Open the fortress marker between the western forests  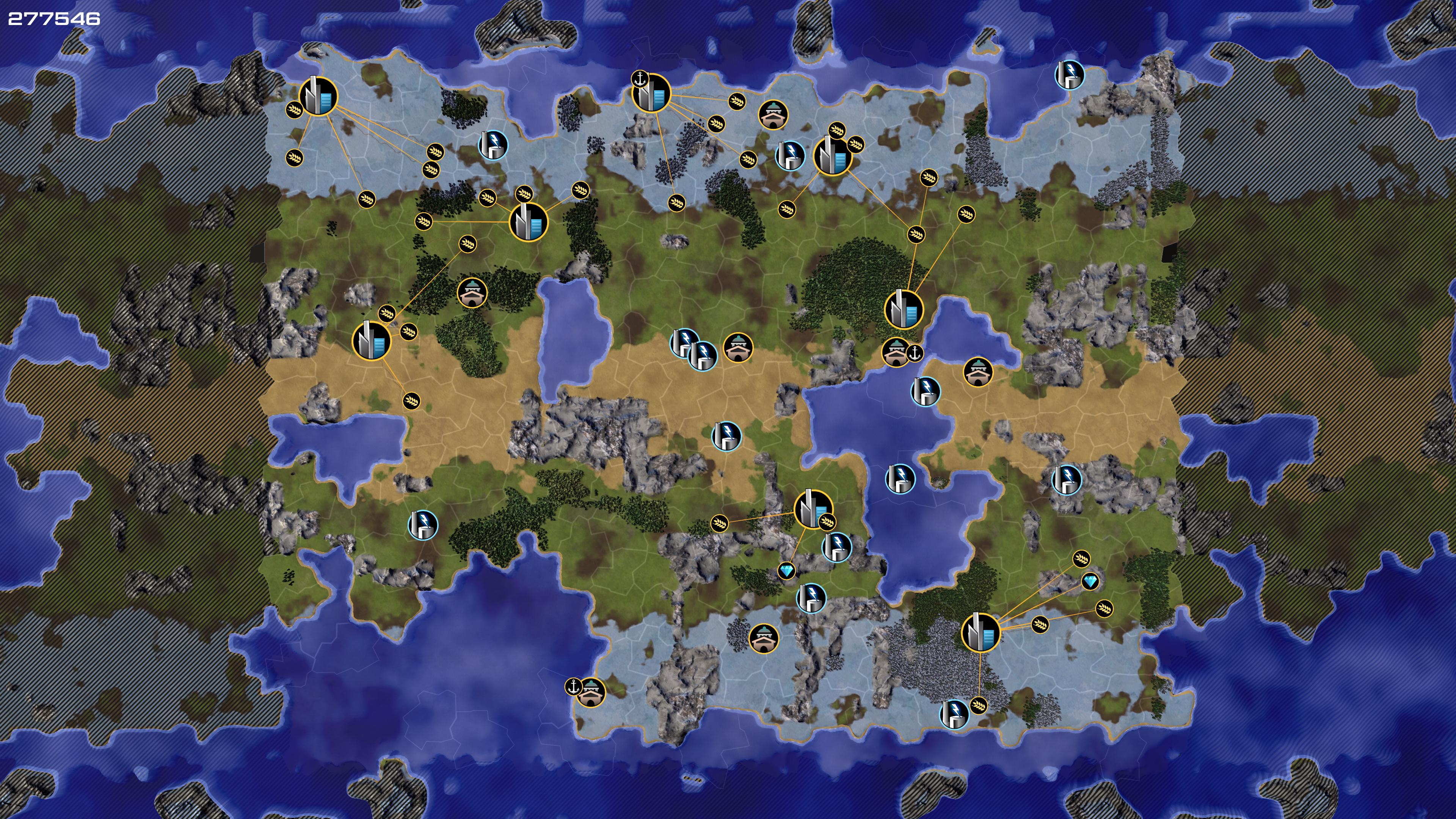[x=471, y=292]
